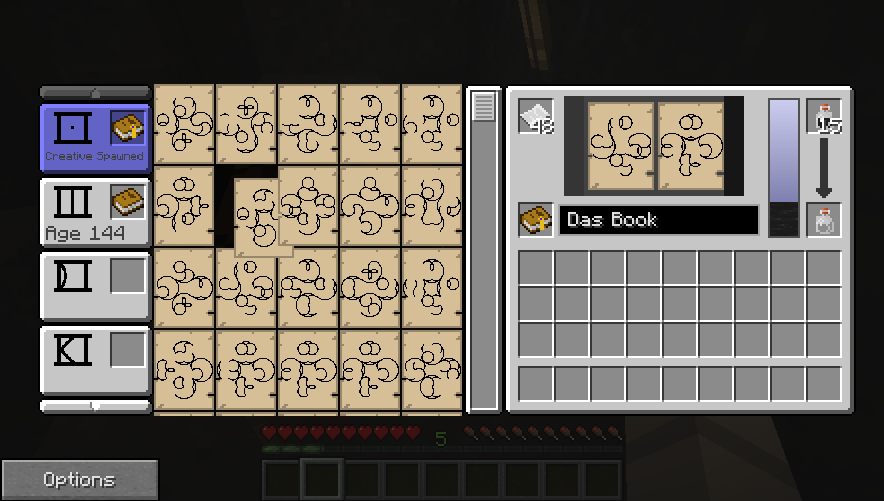Click the empty glass bottle output slot

(824, 221)
